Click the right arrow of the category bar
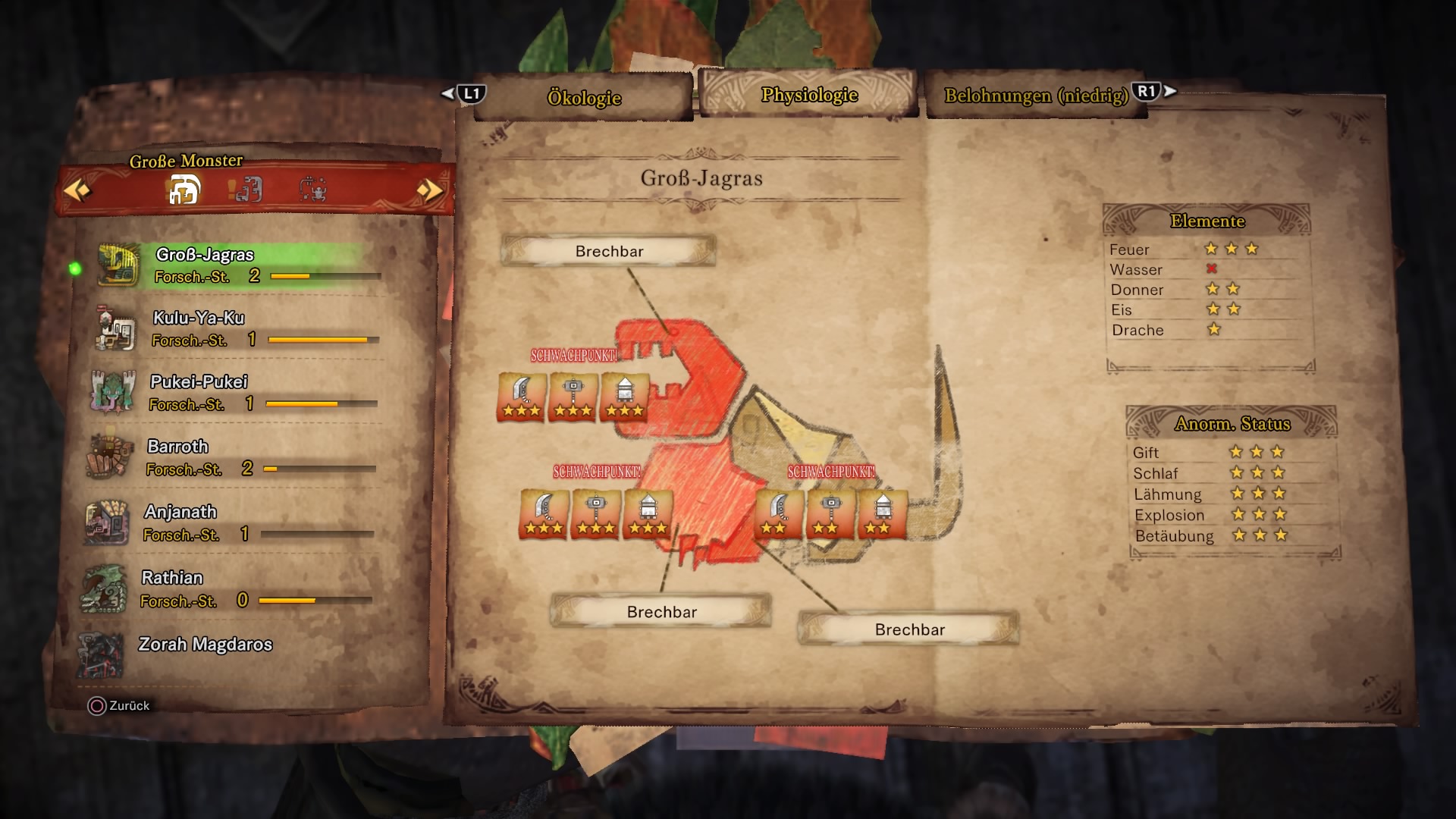 (429, 190)
